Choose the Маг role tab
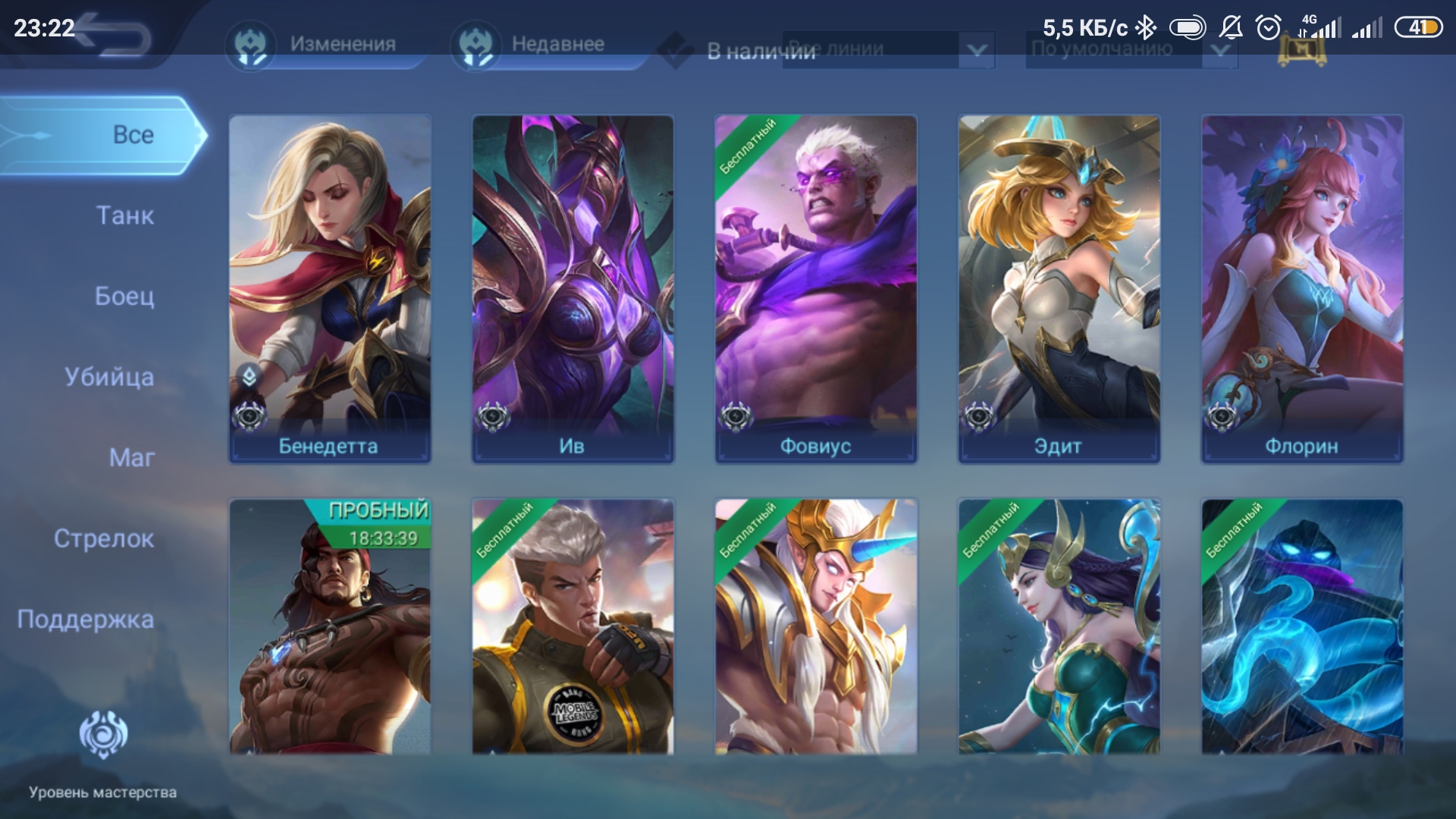 (132, 458)
